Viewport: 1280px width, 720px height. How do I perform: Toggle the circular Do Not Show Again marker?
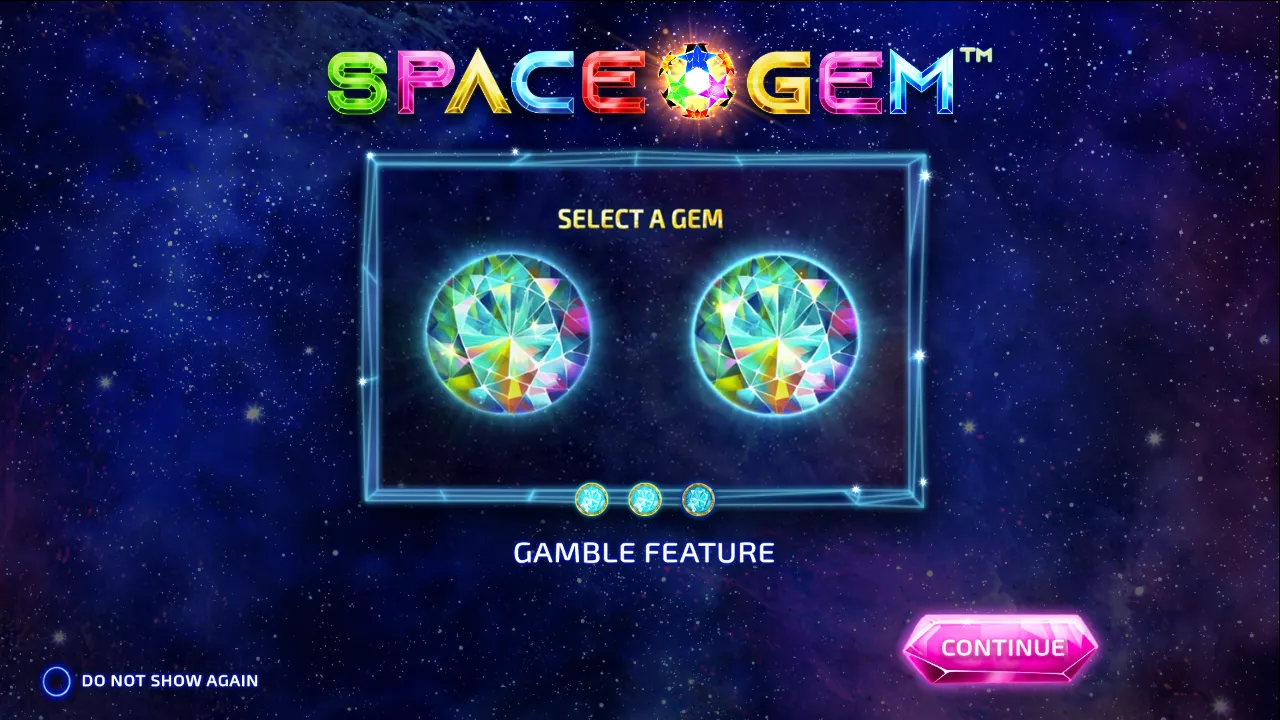(x=57, y=680)
